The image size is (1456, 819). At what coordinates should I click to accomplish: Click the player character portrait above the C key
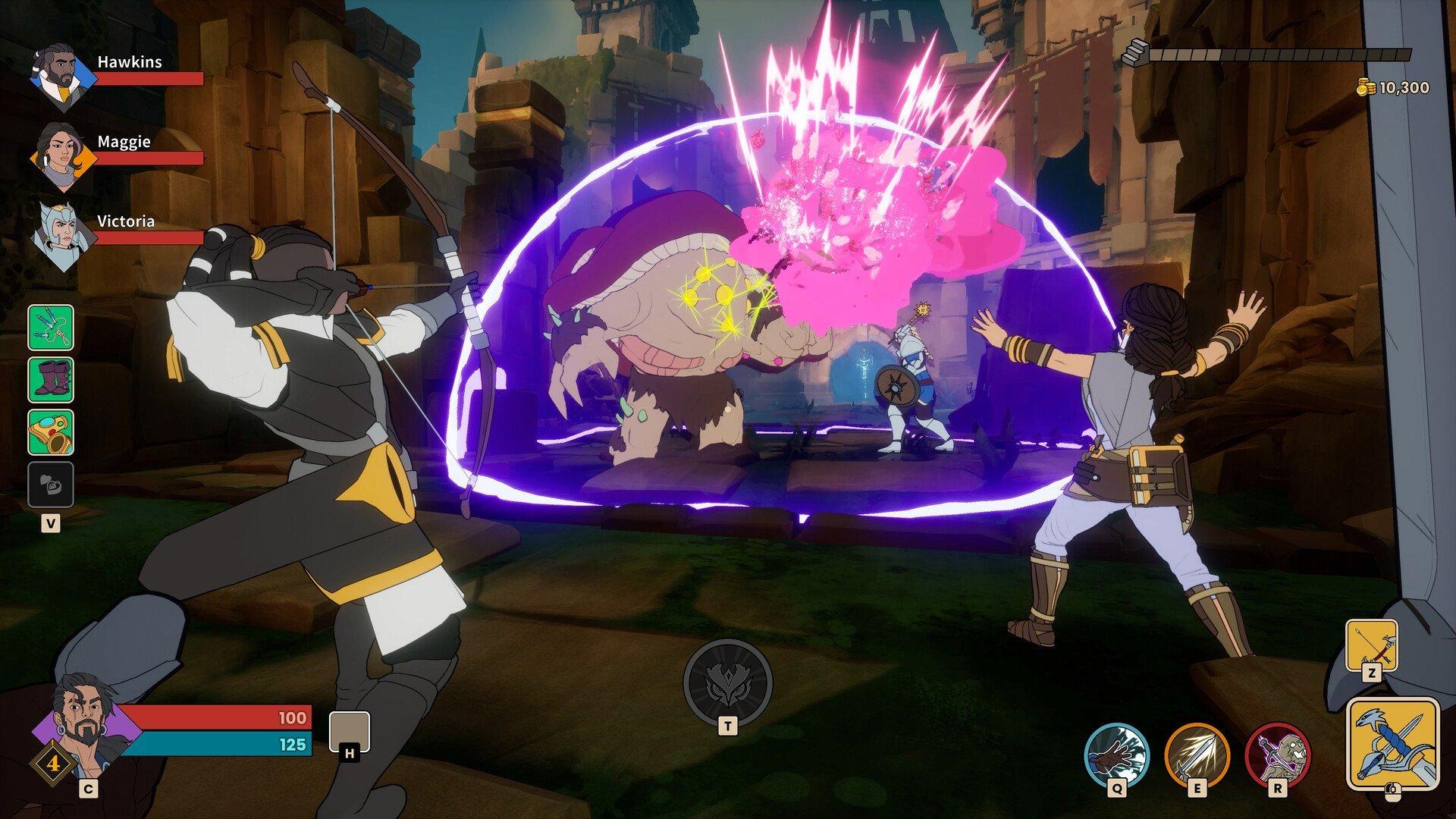click(83, 732)
